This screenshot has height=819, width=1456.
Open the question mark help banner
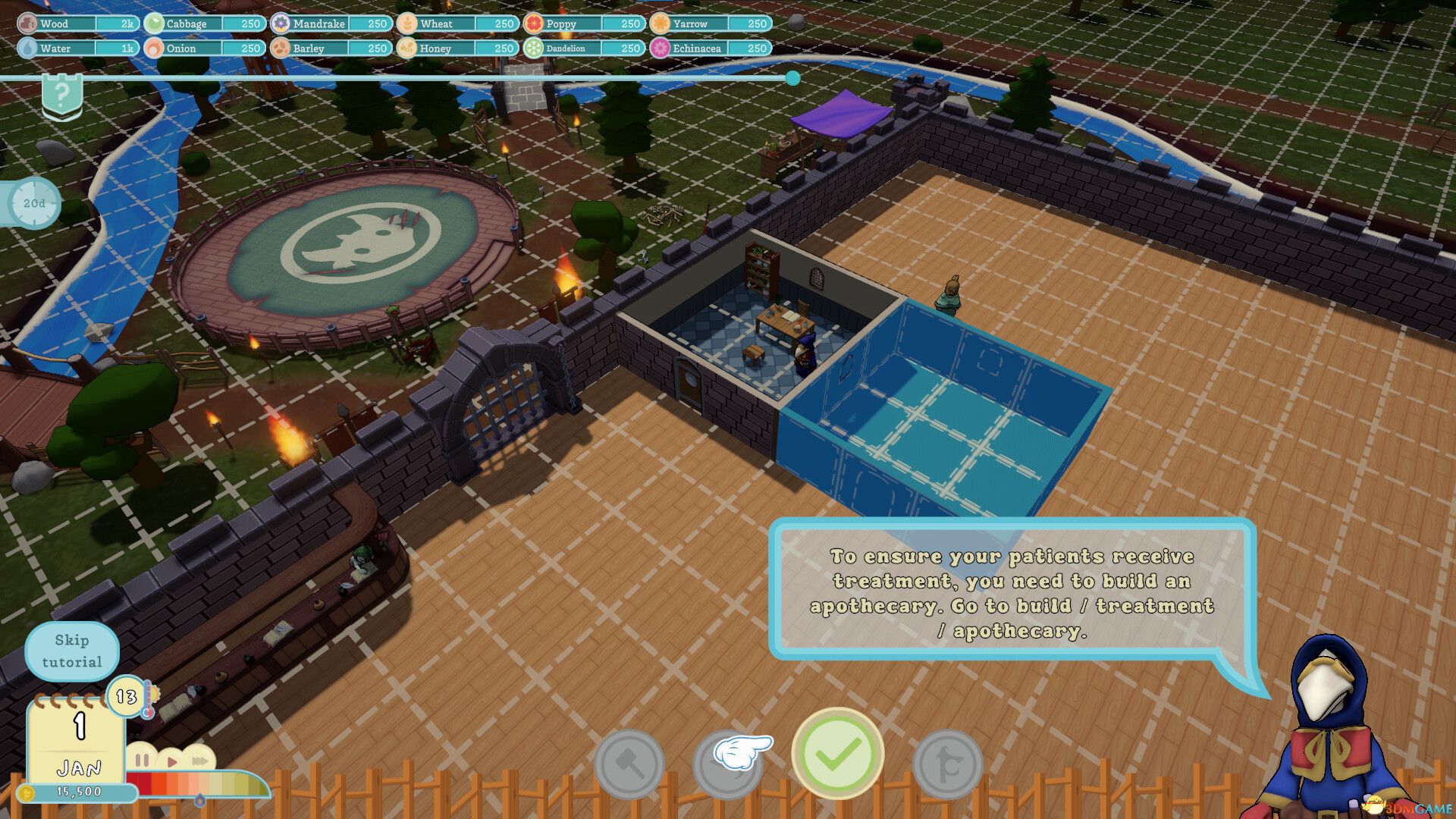click(64, 94)
